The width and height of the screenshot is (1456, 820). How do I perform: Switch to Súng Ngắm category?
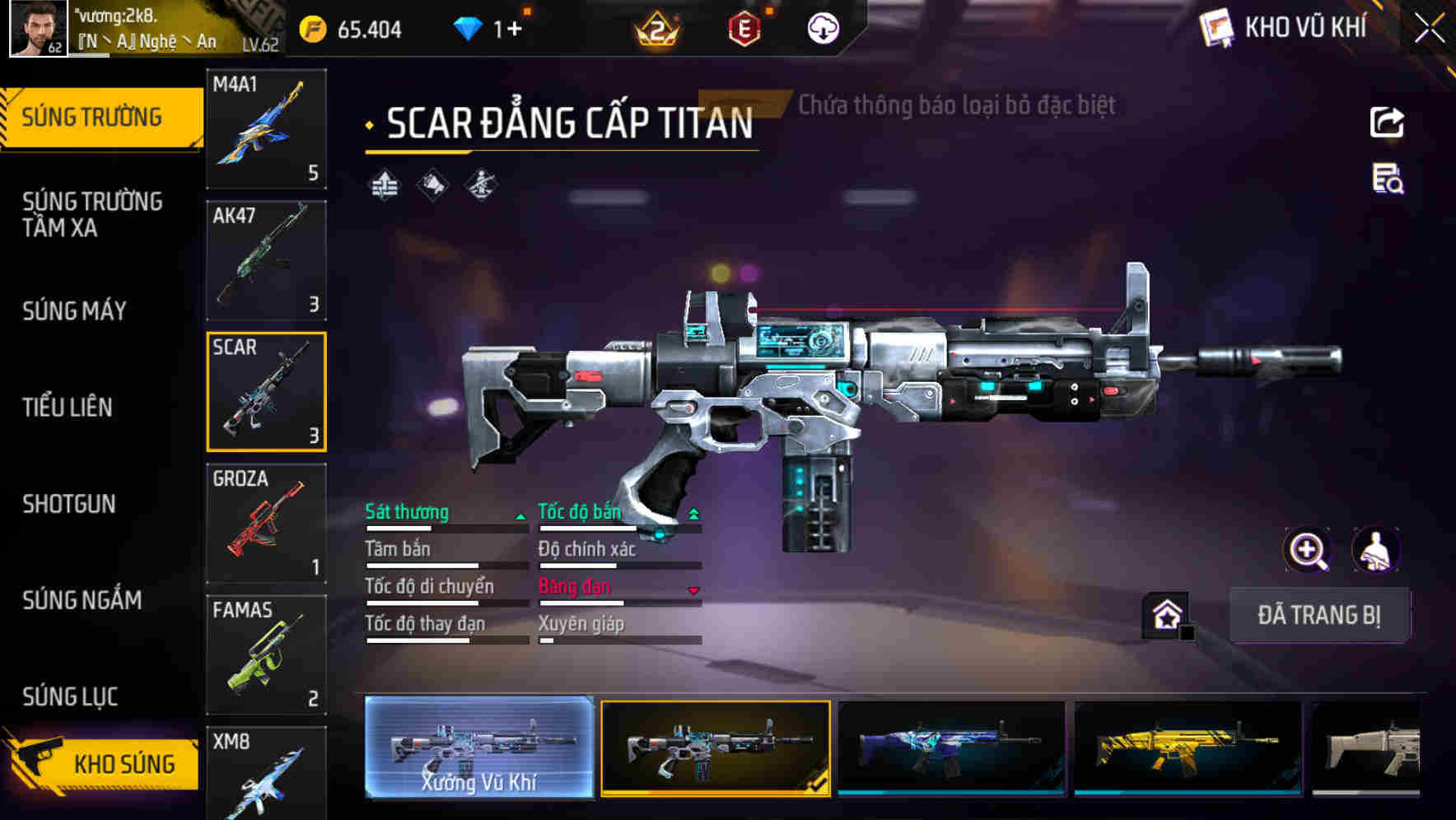(82, 600)
